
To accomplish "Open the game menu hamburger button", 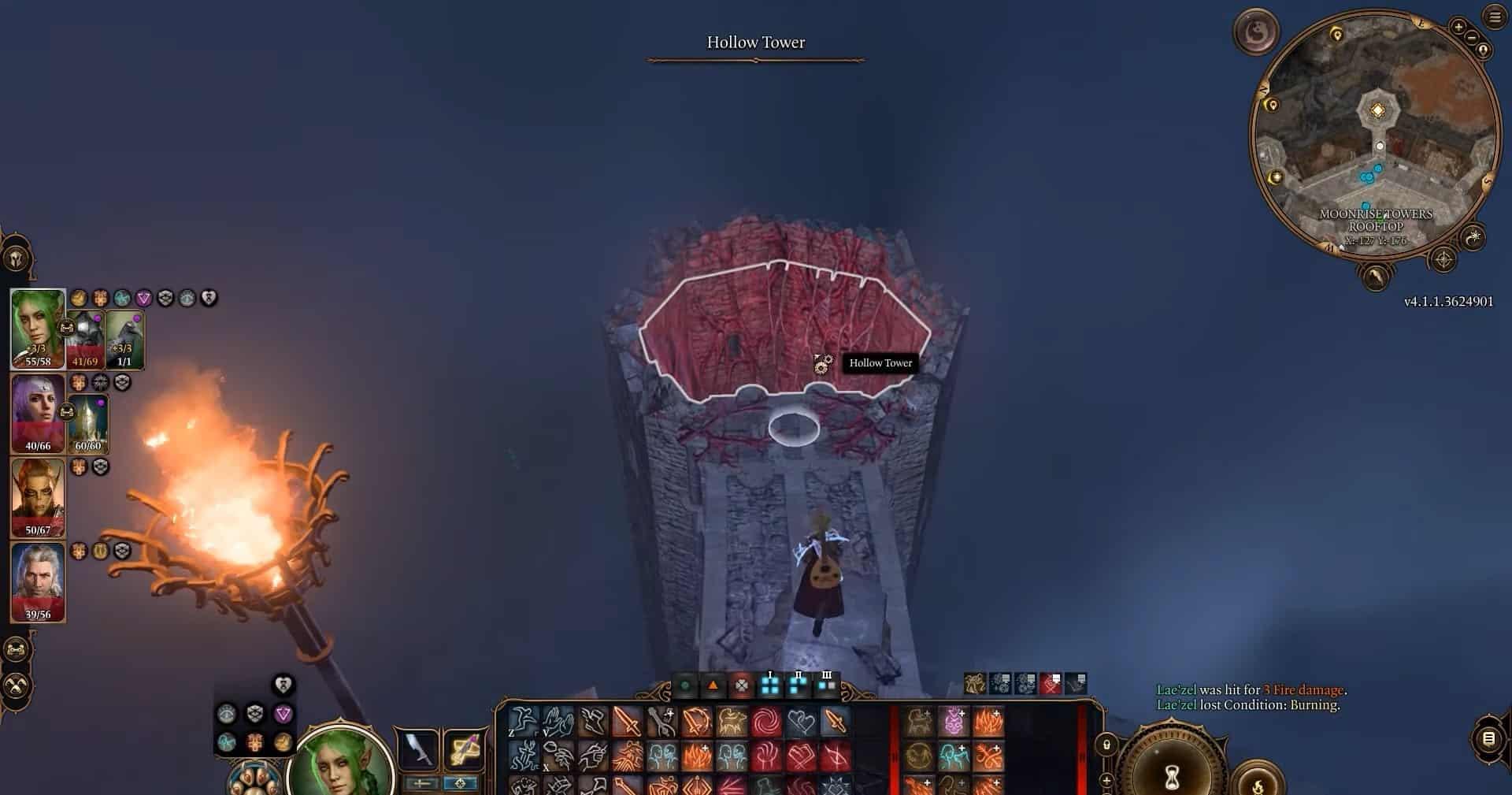I will pos(1495,17).
